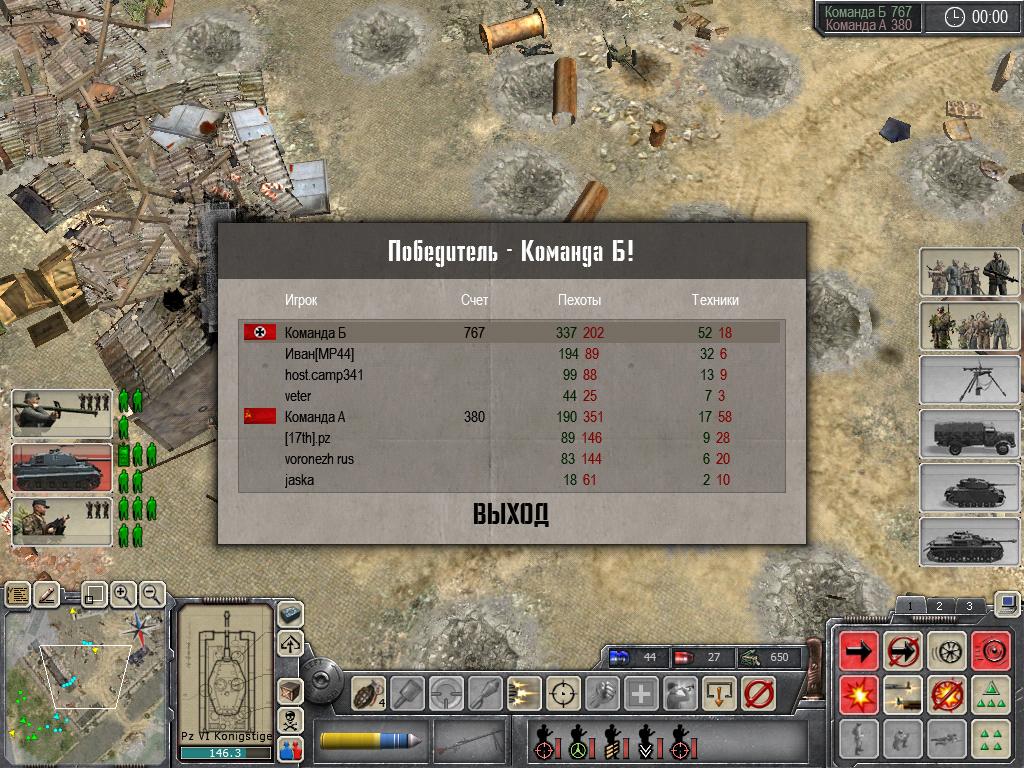Zoom in the minimap with the plus magnifier
This screenshot has width=1024, height=768.
[x=123, y=594]
